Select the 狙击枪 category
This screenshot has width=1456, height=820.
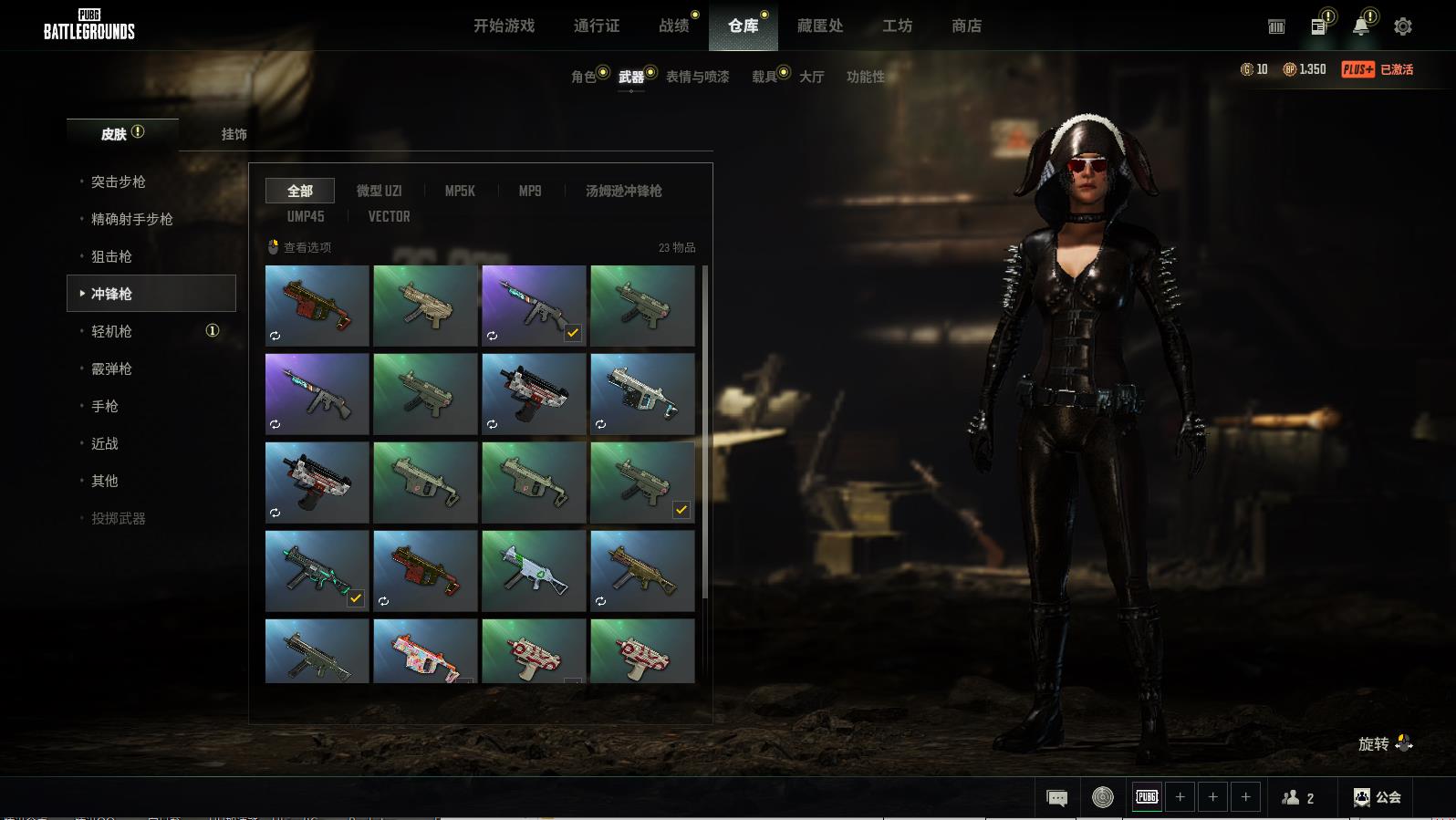pyautogui.click(x=111, y=256)
